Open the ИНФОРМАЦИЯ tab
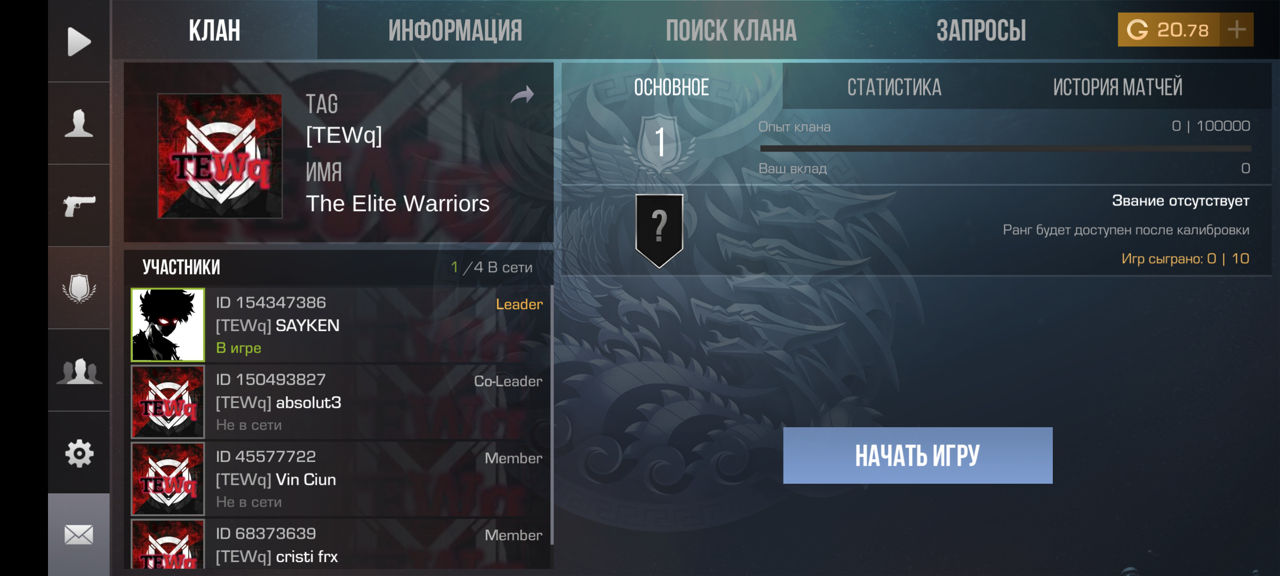 click(455, 31)
